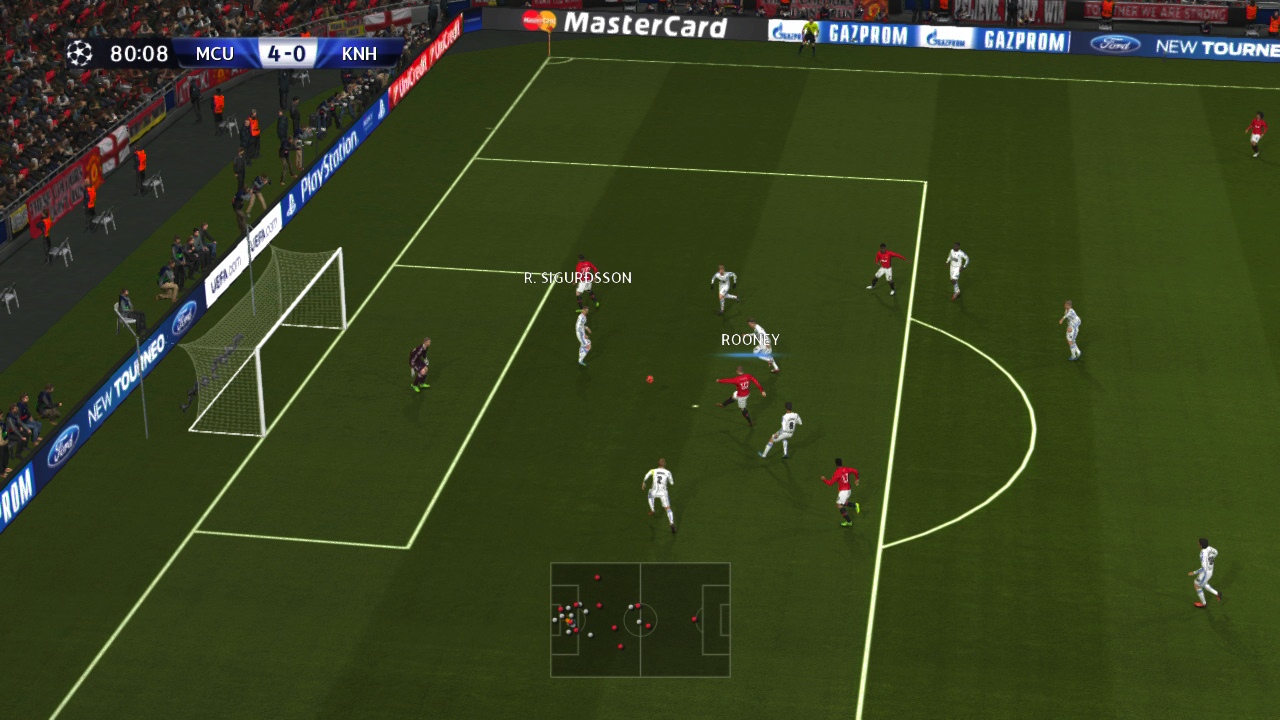Click the KNH team name on the scoreboard

point(357,53)
